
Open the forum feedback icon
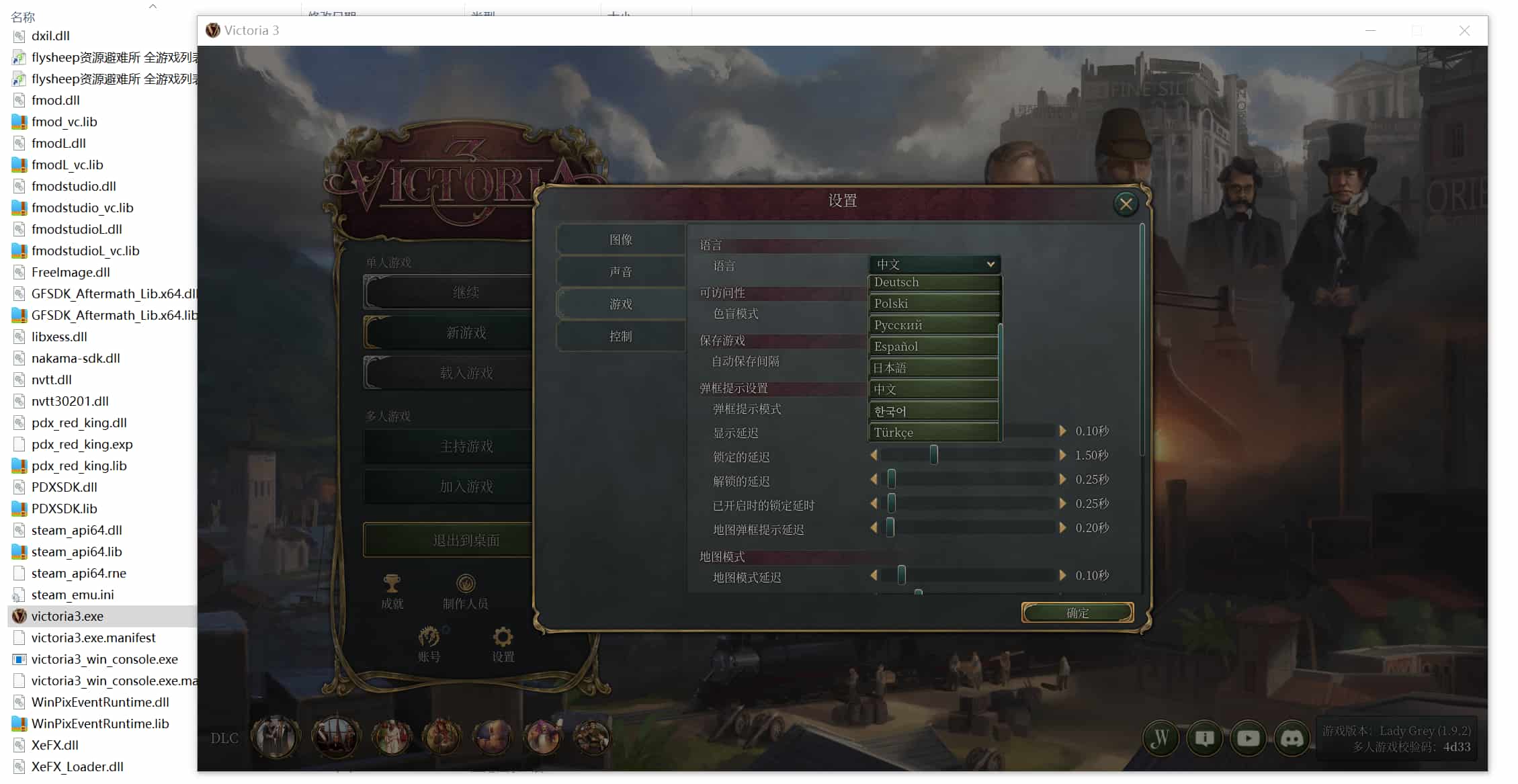pyautogui.click(x=1204, y=738)
